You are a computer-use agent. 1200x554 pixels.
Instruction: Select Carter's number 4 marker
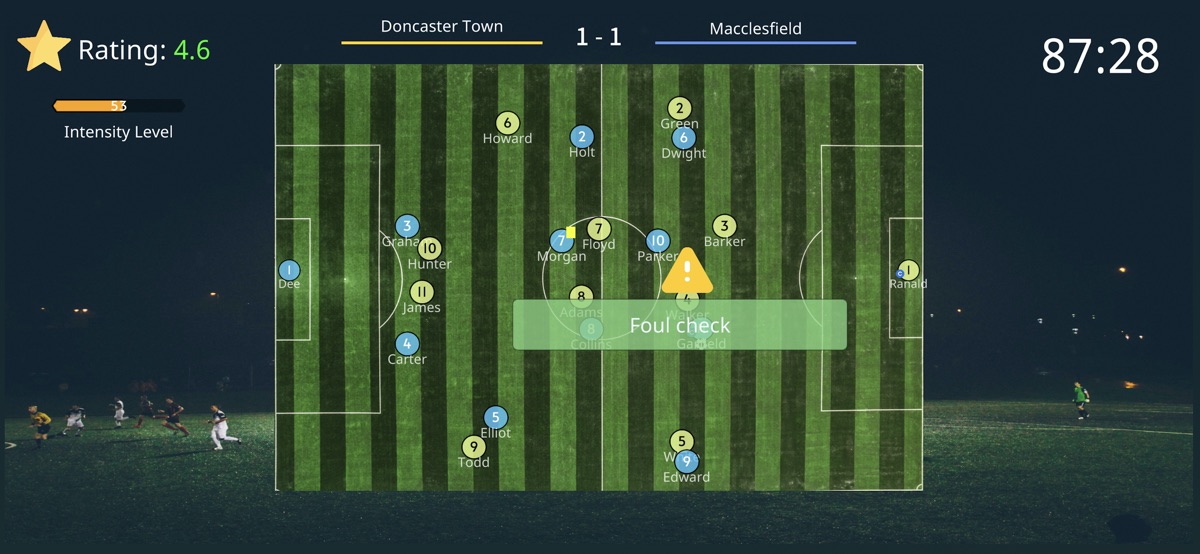[407, 344]
